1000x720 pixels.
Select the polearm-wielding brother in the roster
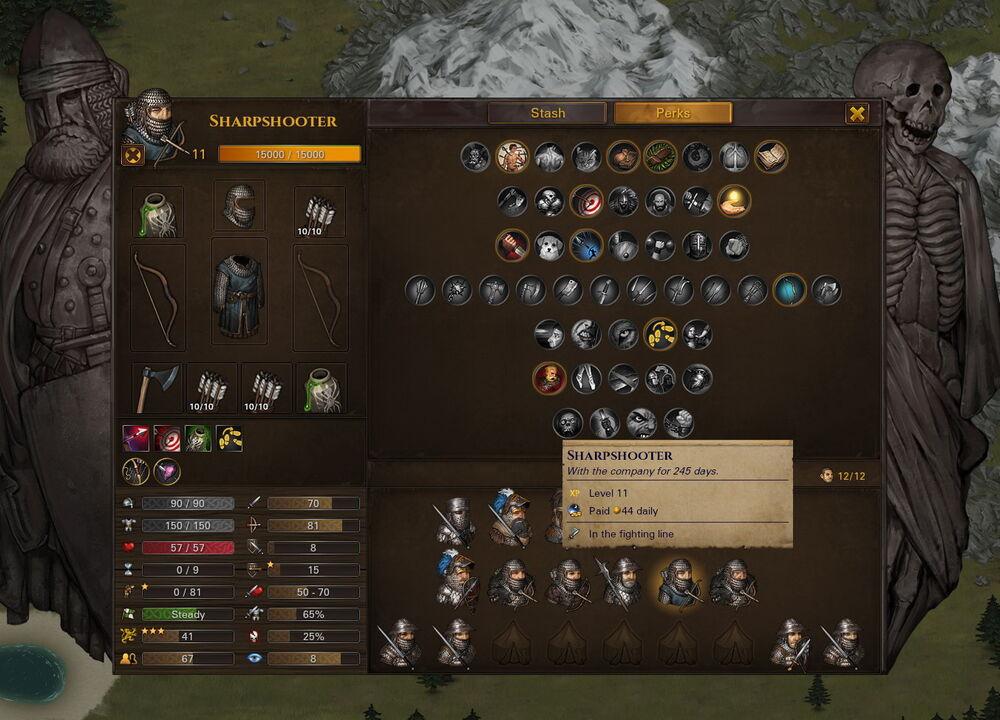[620, 583]
